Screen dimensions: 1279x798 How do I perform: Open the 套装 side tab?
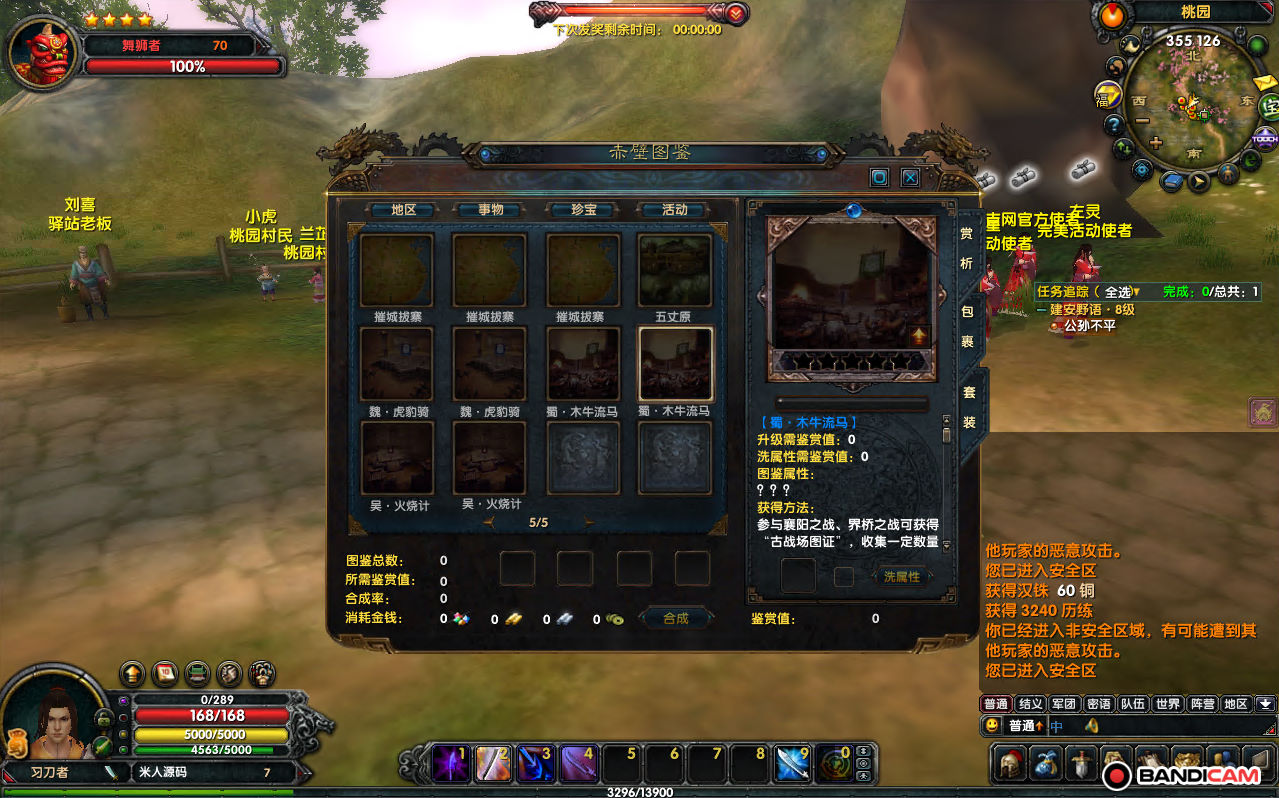click(x=968, y=407)
